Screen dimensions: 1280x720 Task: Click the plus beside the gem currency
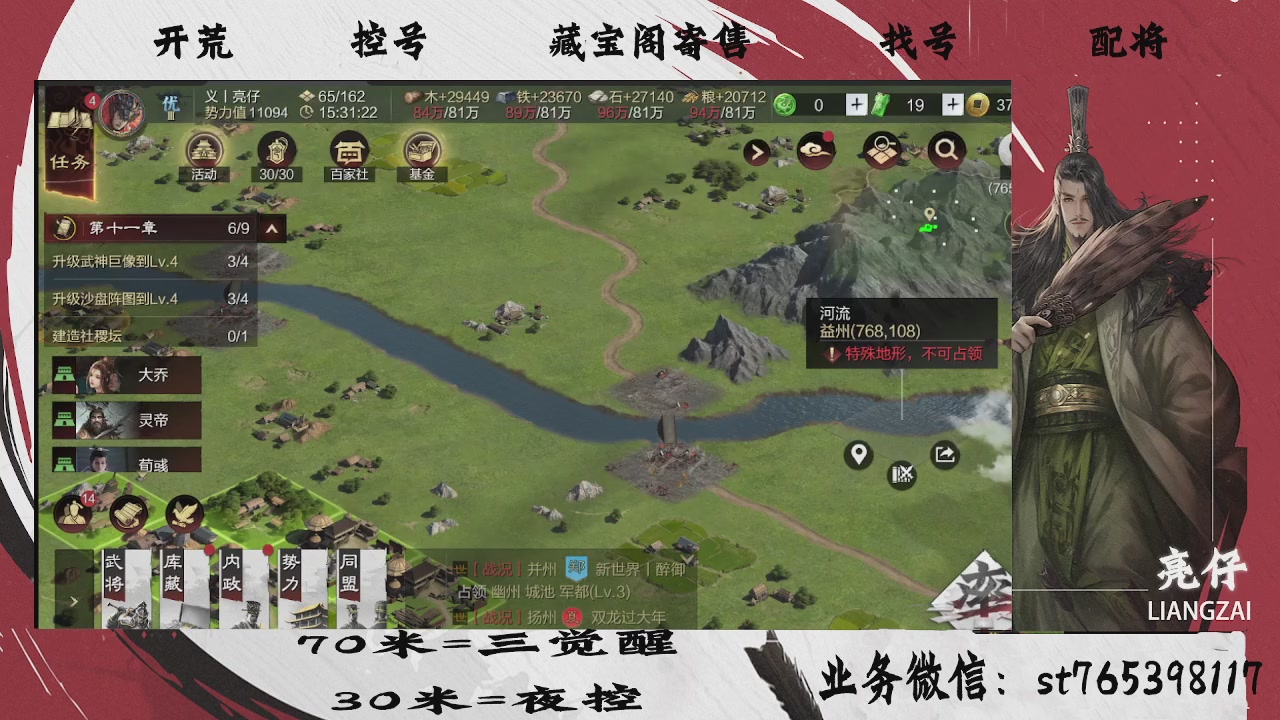point(855,103)
